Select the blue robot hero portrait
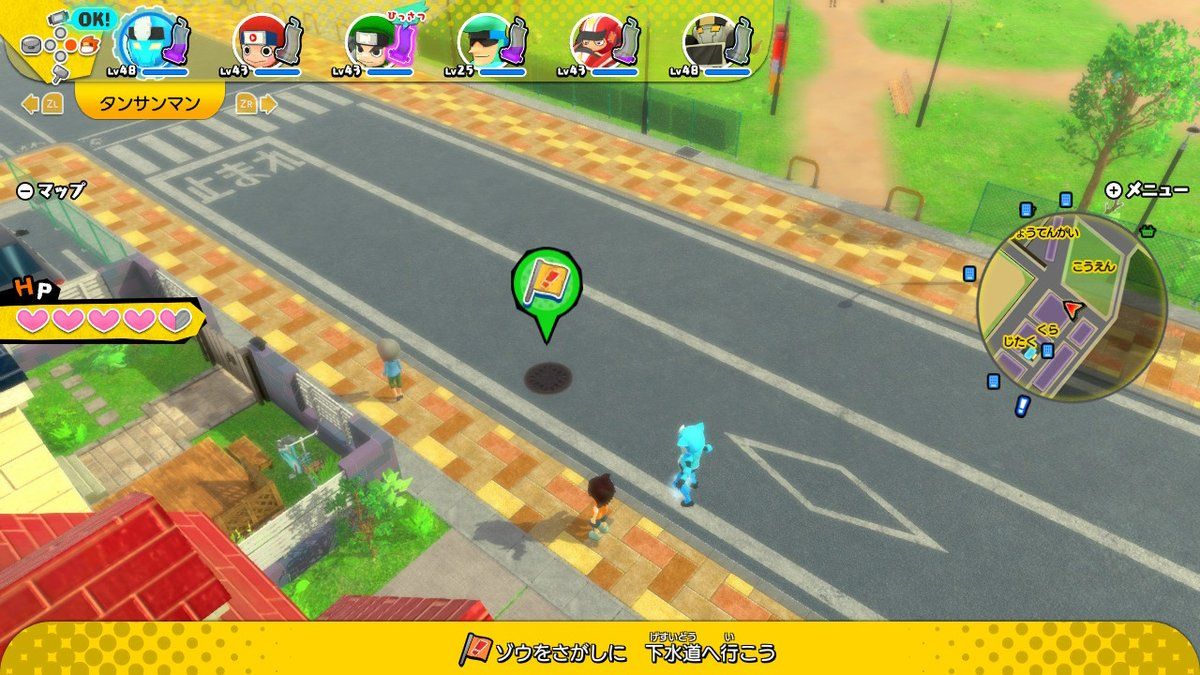1200x675 pixels. pos(141,40)
